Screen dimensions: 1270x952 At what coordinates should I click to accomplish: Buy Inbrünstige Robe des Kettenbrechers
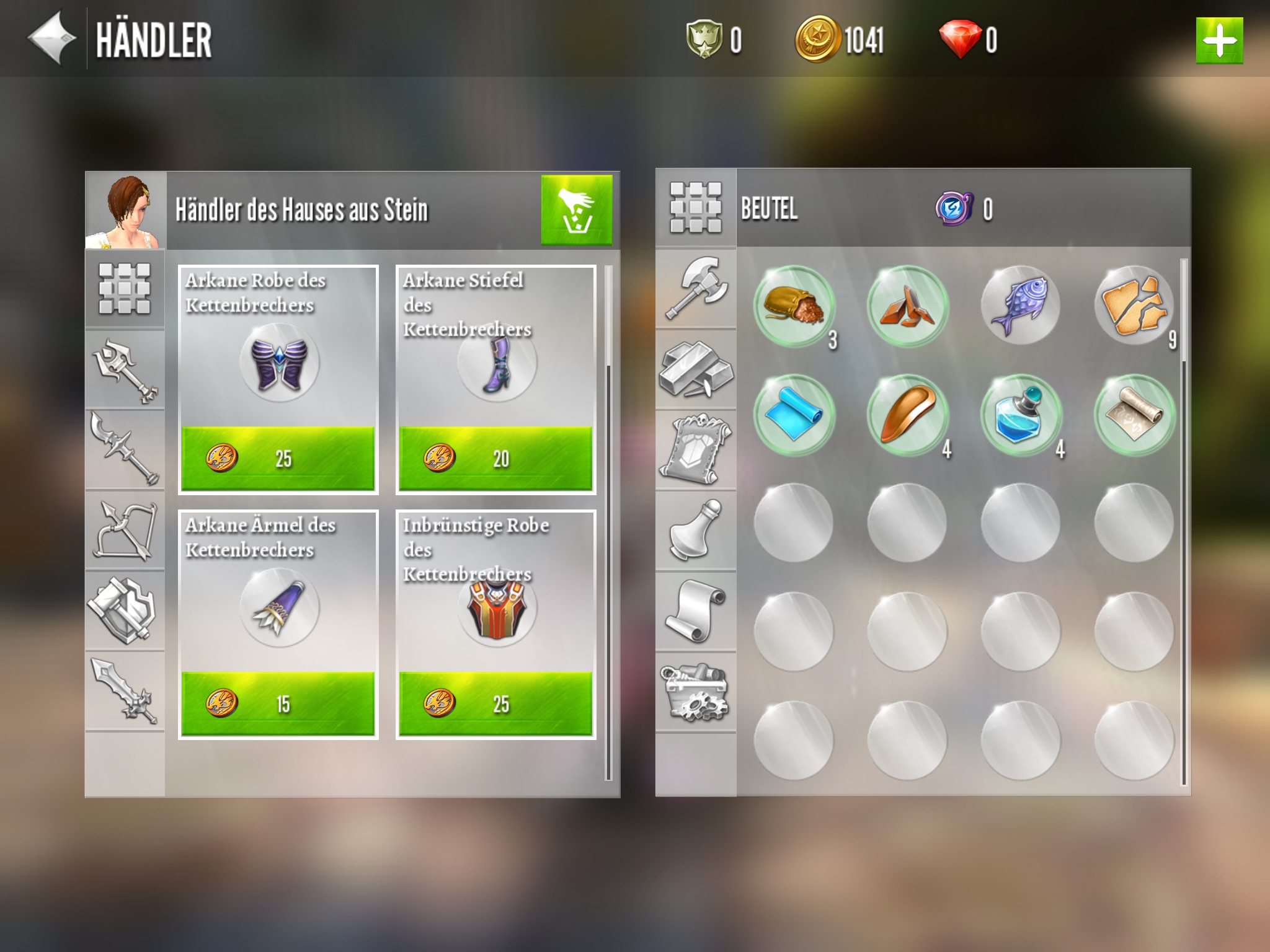point(495,703)
